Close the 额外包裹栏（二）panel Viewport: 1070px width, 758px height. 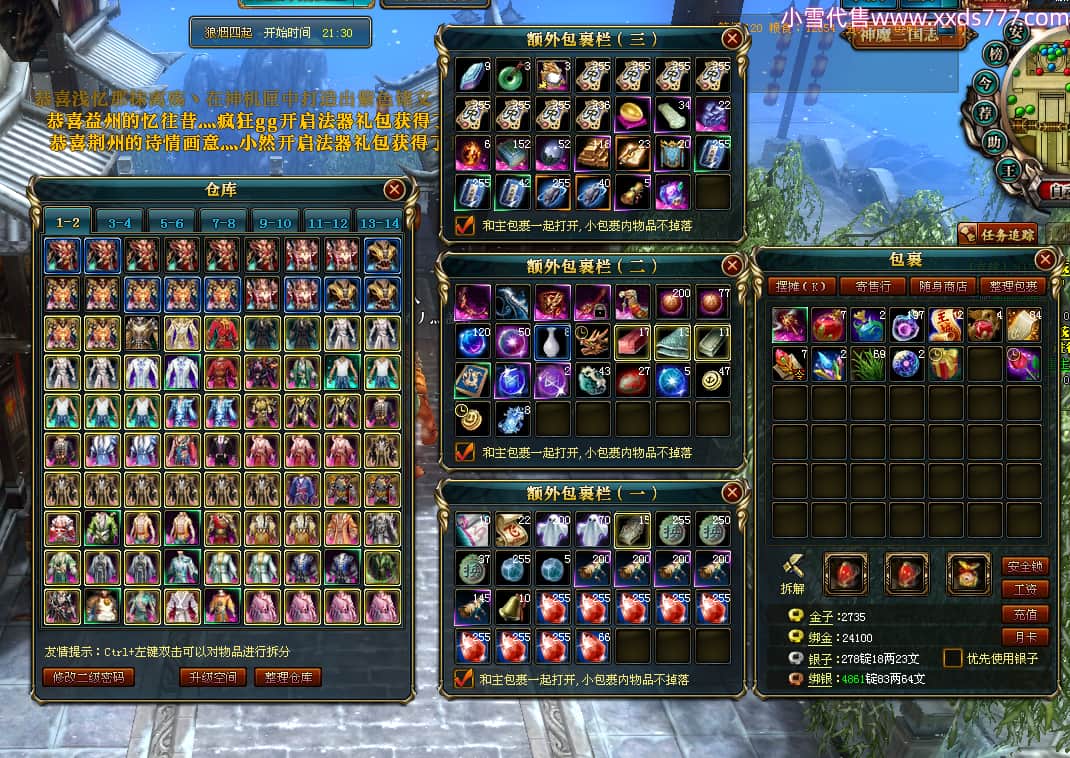tap(733, 265)
